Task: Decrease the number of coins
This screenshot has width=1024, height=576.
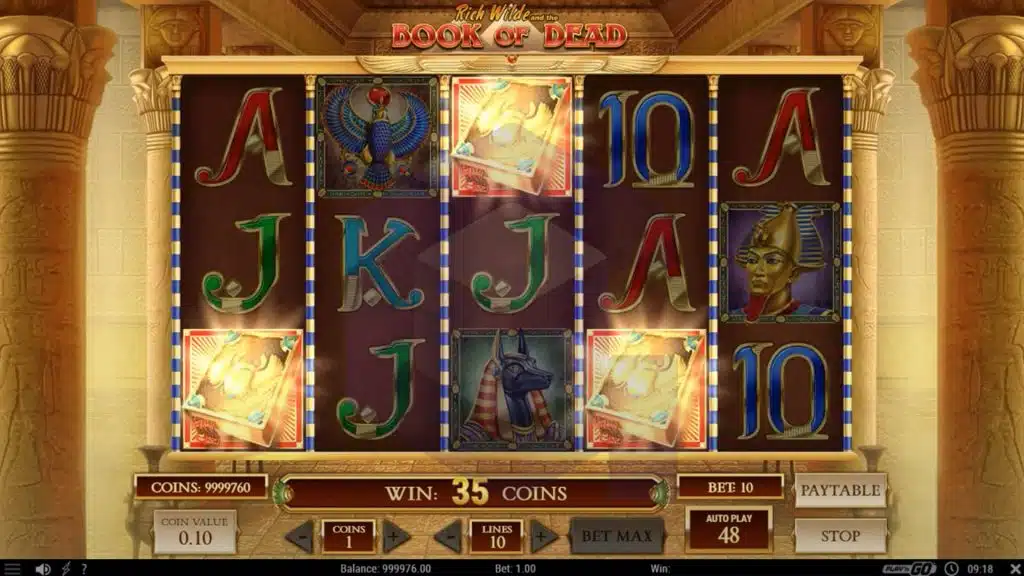Action: tap(299, 536)
